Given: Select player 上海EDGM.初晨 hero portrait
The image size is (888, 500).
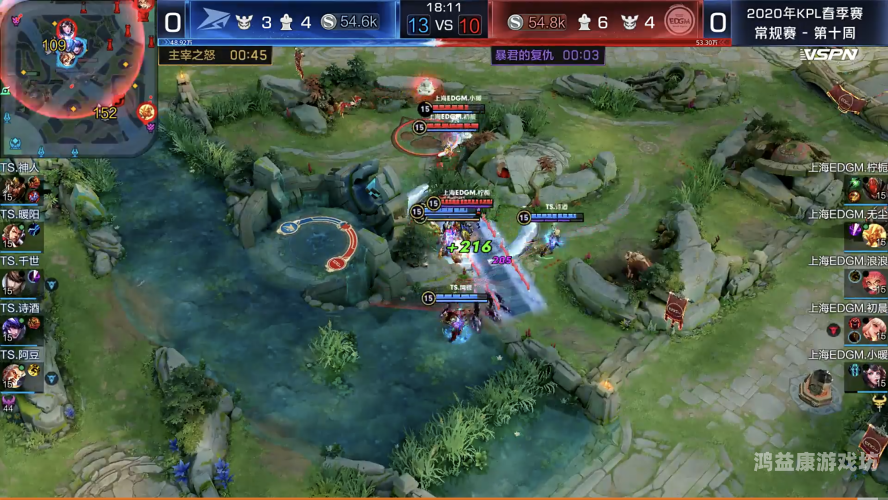Looking at the screenshot, I should (x=874, y=328).
